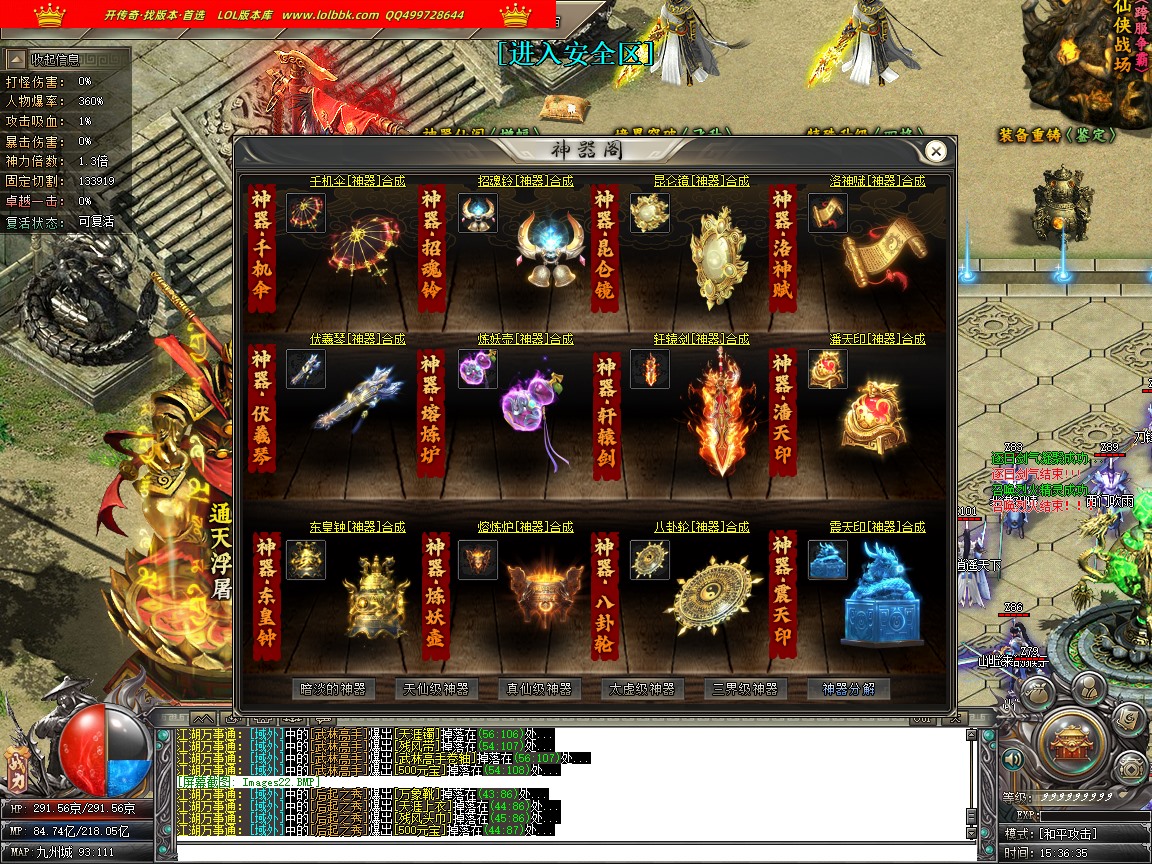Click the 伏羲琴 small item slot
This screenshot has width=1152, height=864.
(x=306, y=369)
